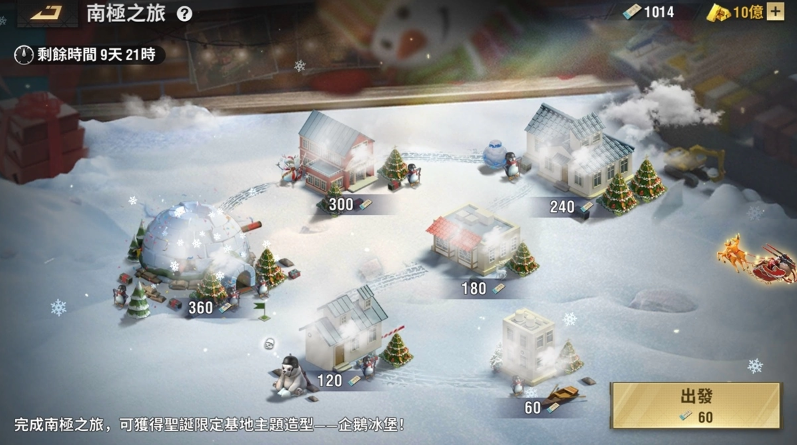797x445 pixels.
Task: Go back using the top-left arrow button
Action: click(x=45, y=13)
